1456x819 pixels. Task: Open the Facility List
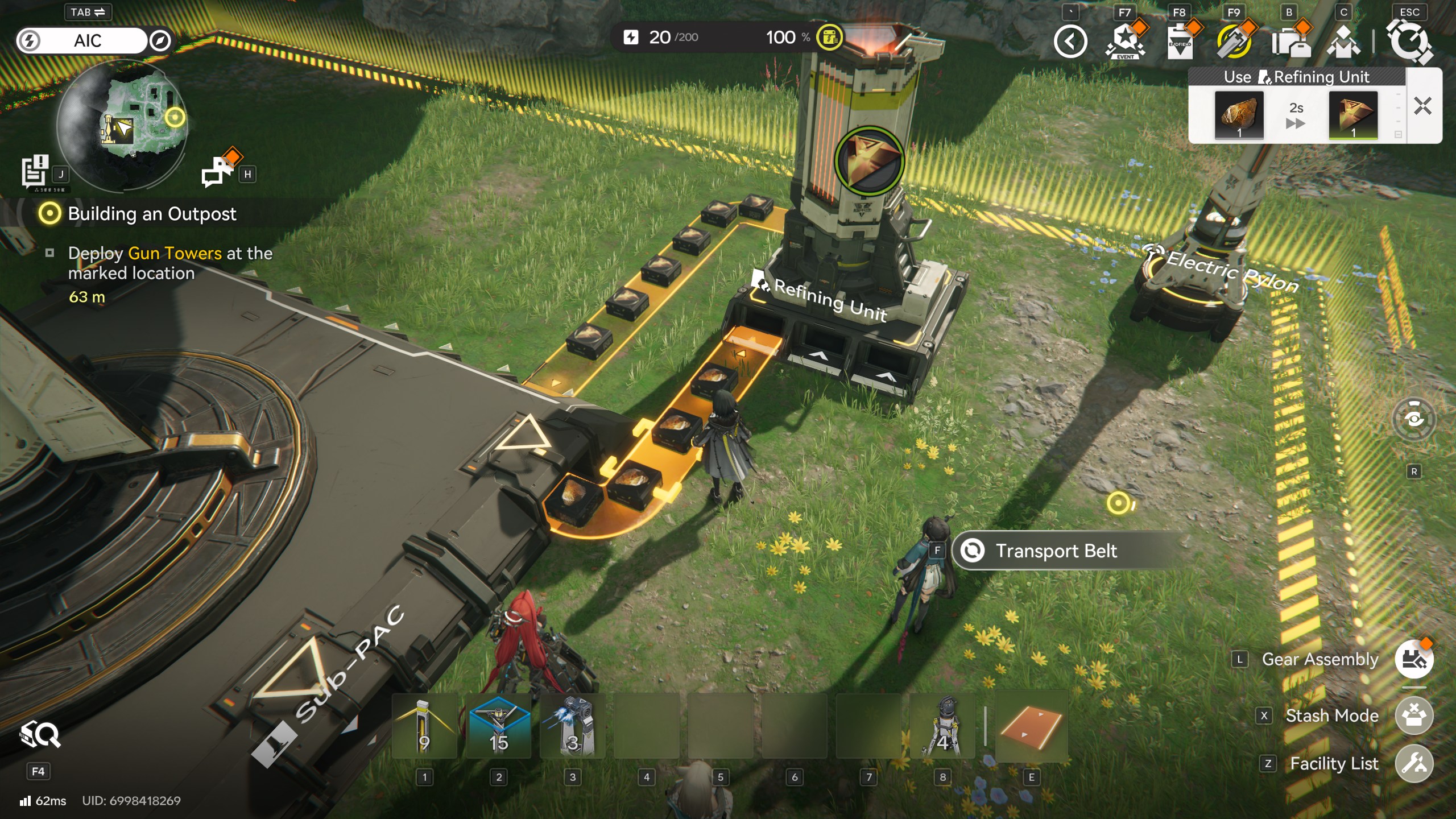point(1413,763)
